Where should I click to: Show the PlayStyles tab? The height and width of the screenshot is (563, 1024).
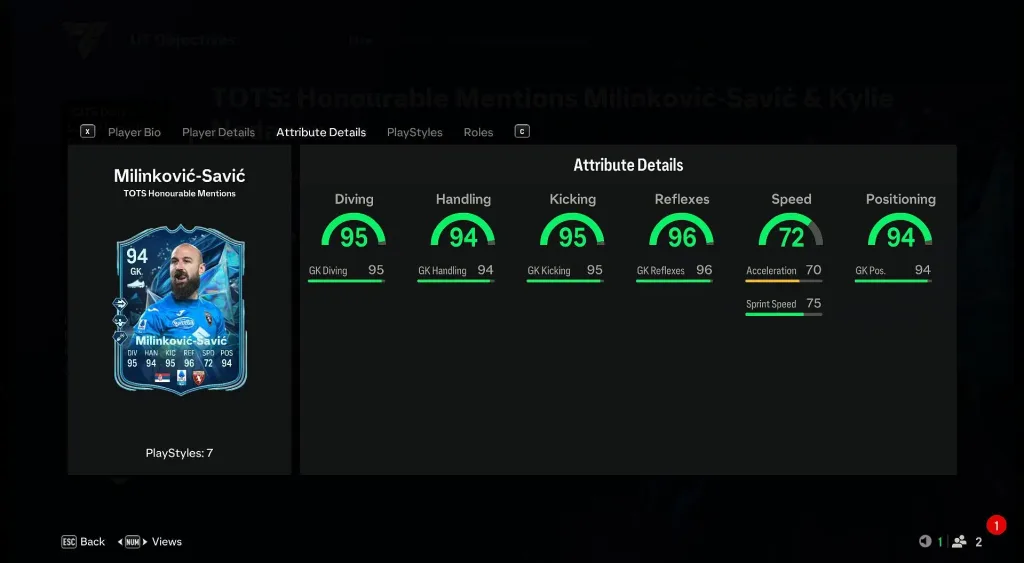click(x=414, y=132)
